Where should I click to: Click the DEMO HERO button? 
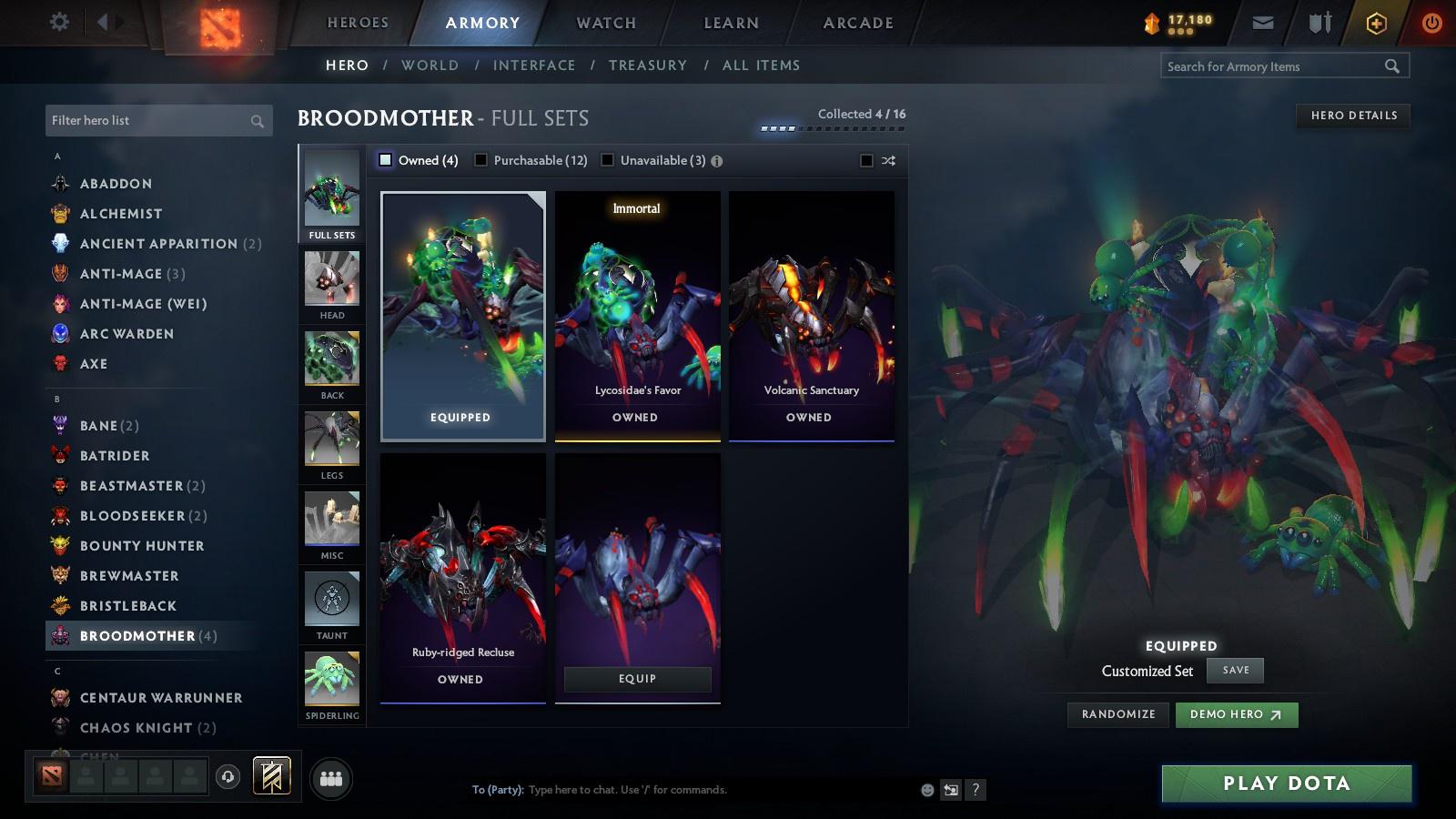[1236, 714]
